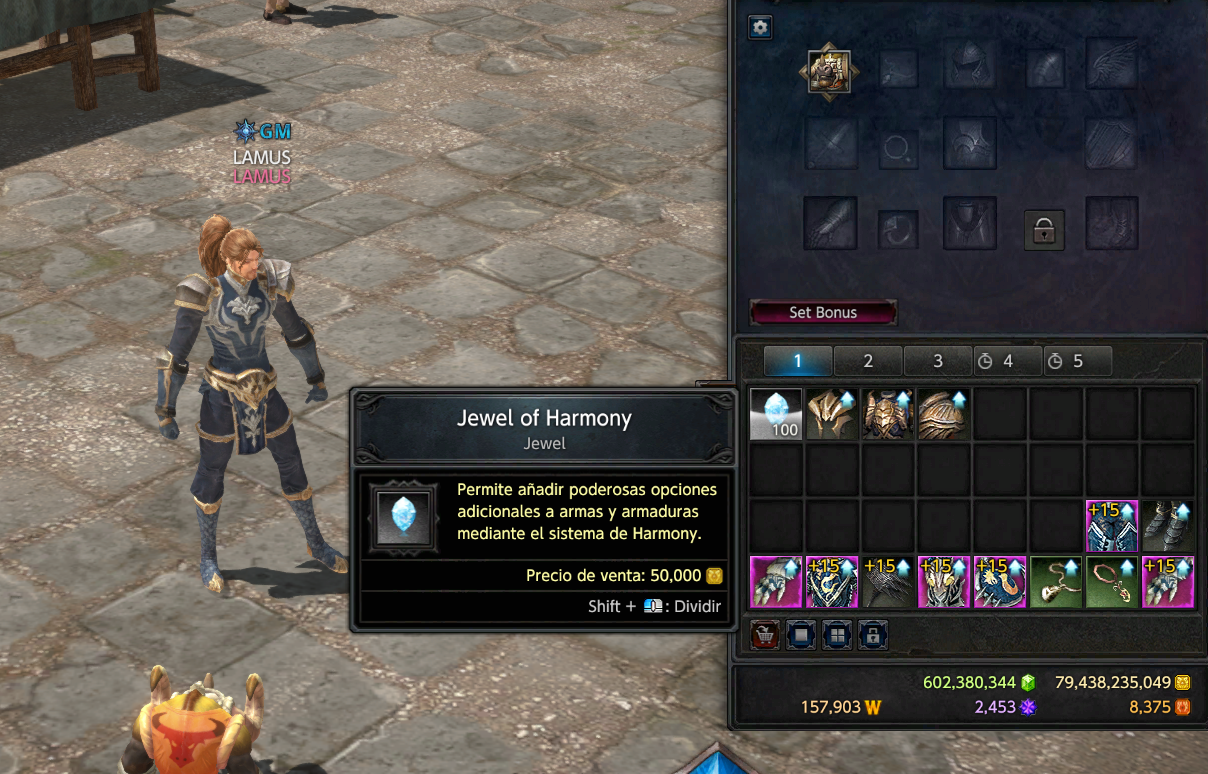This screenshot has width=1208, height=774.
Task: Click the shopping cart button
Action: [x=765, y=635]
